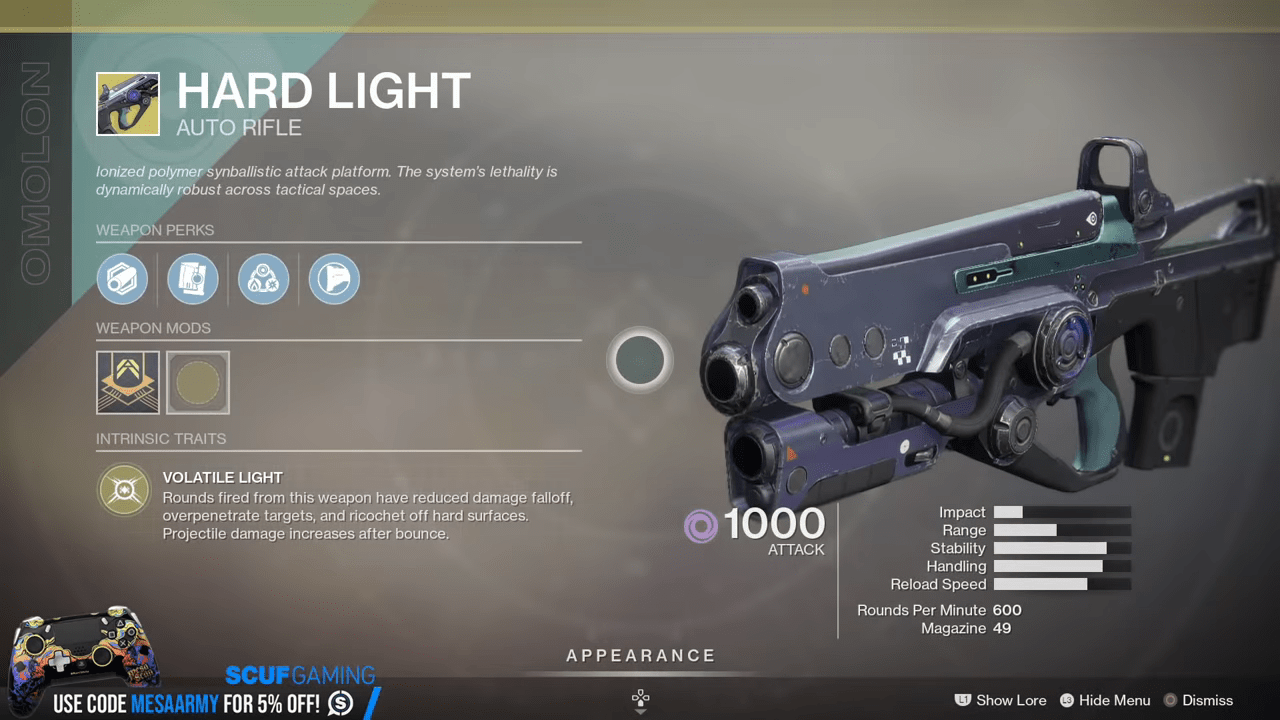Screen dimensions: 1280x720
Task: Inspect the Volatile Light intrinsic trait icon
Action: 124,490
